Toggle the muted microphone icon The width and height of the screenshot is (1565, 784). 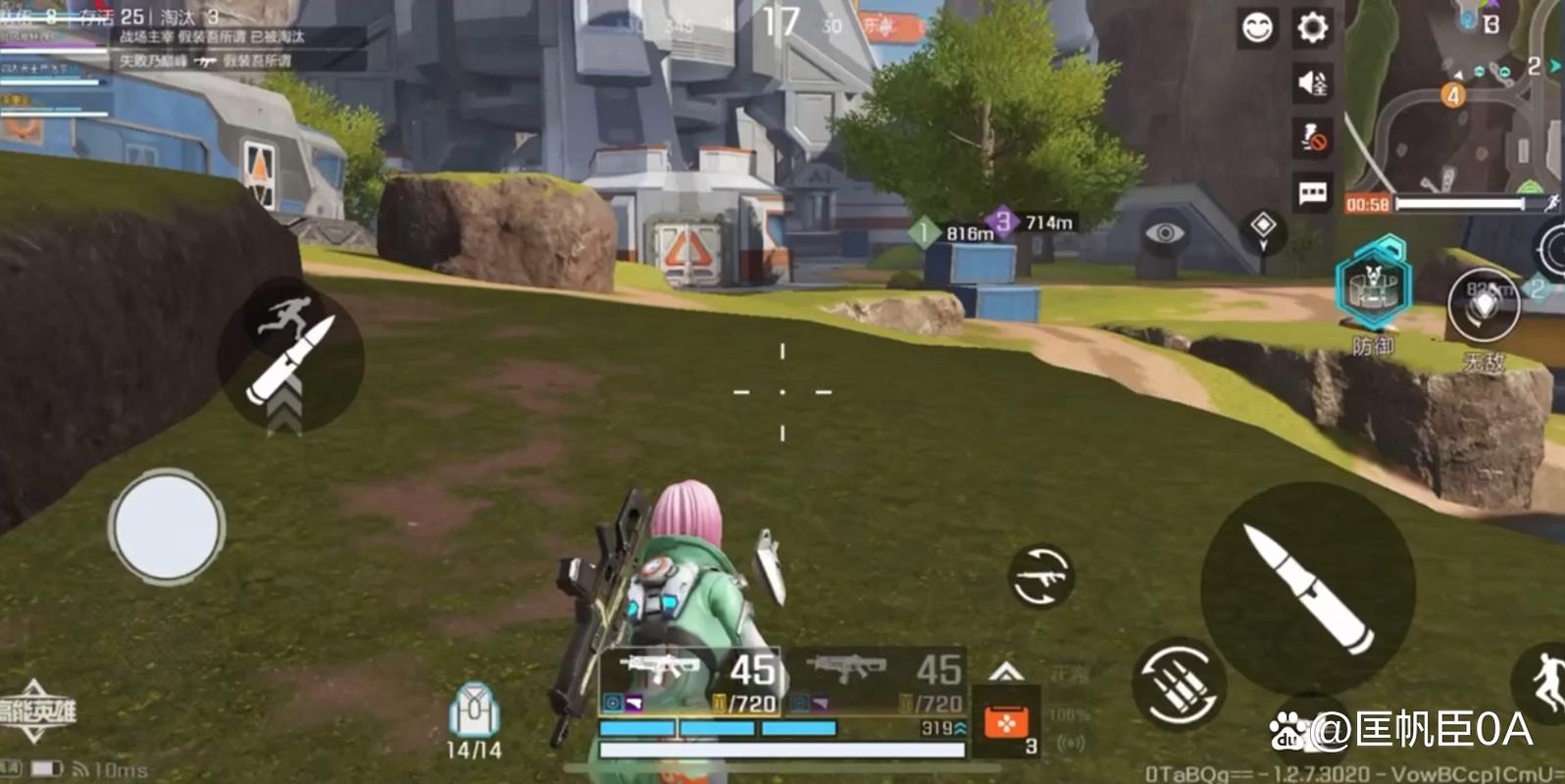1312,138
